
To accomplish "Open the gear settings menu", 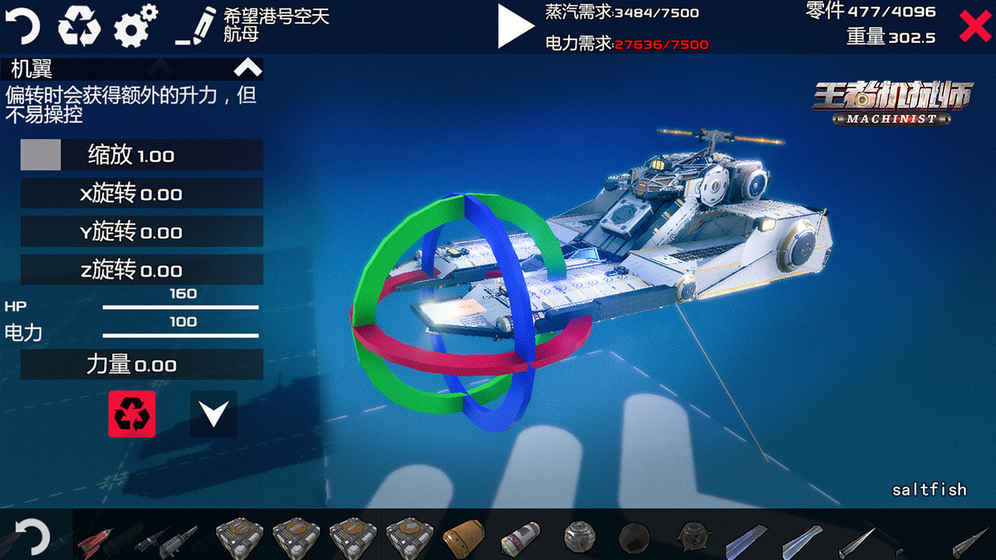I will 135,25.
